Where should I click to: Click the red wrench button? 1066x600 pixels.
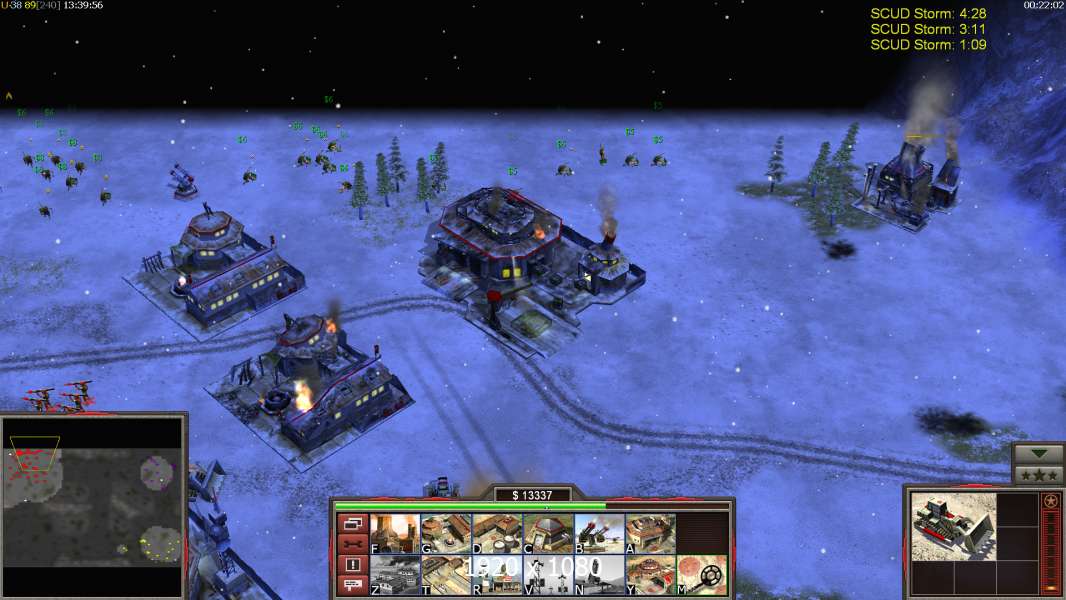(x=351, y=544)
